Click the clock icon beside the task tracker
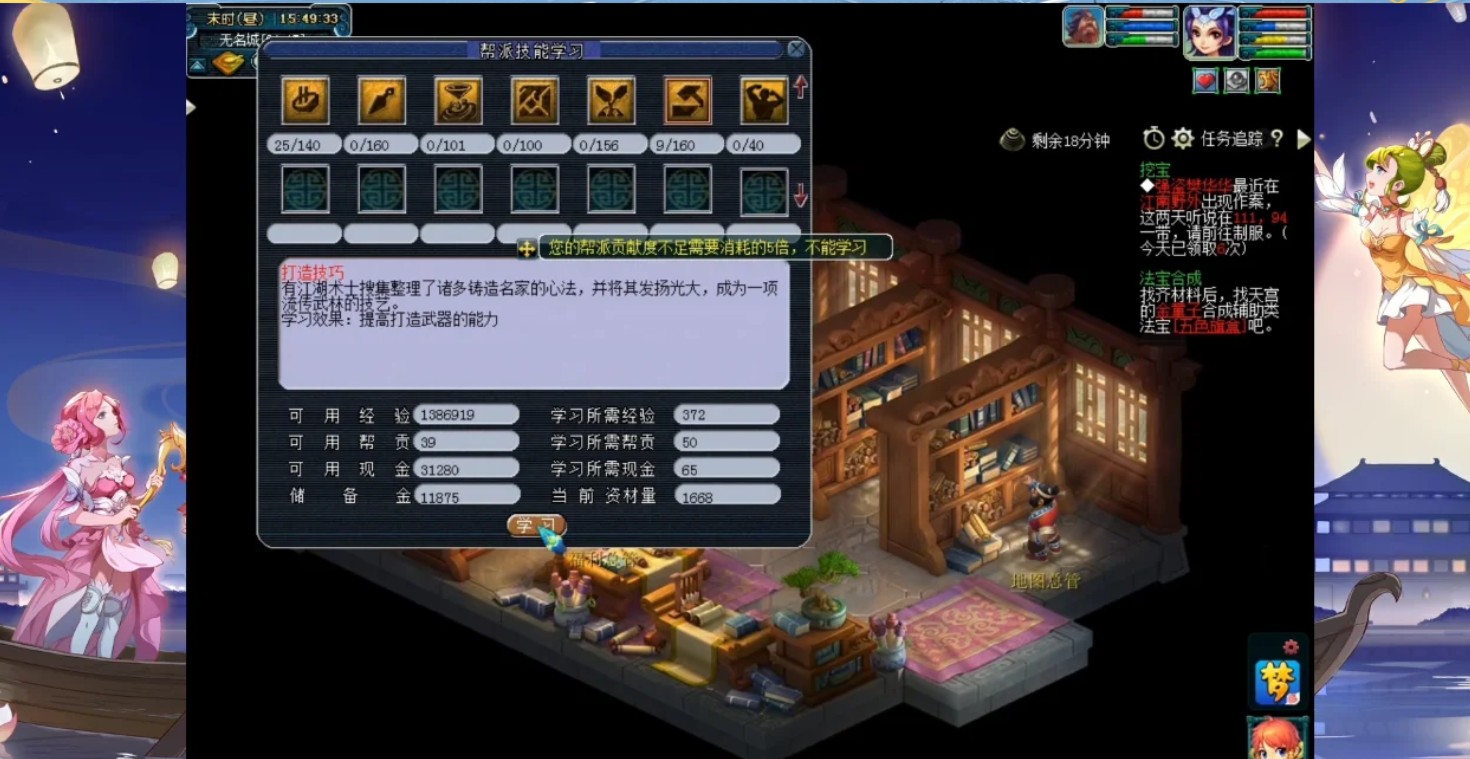 pyautogui.click(x=1152, y=140)
